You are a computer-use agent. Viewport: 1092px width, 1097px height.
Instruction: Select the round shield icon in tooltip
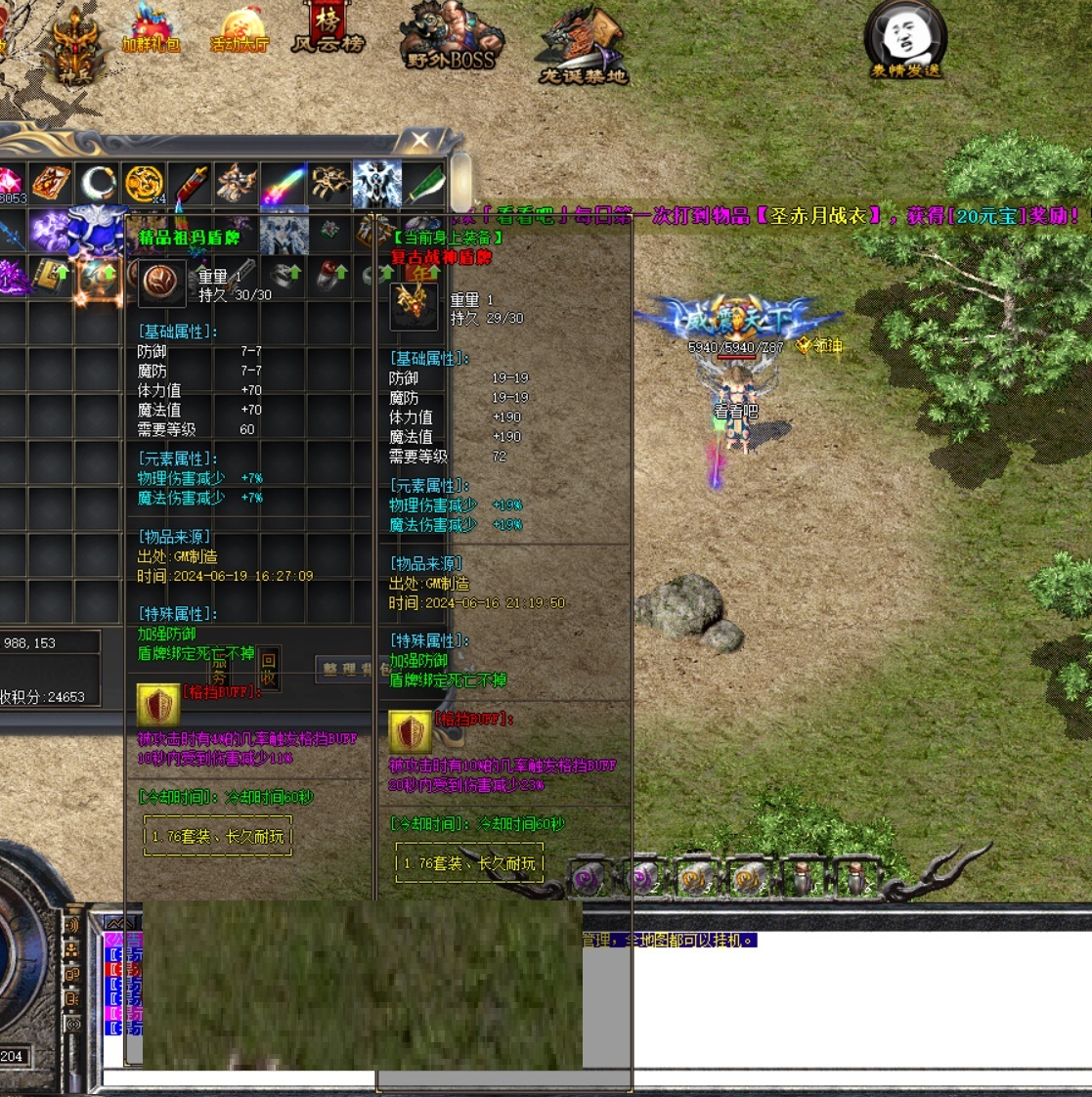pyautogui.click(x=158, y=282)
